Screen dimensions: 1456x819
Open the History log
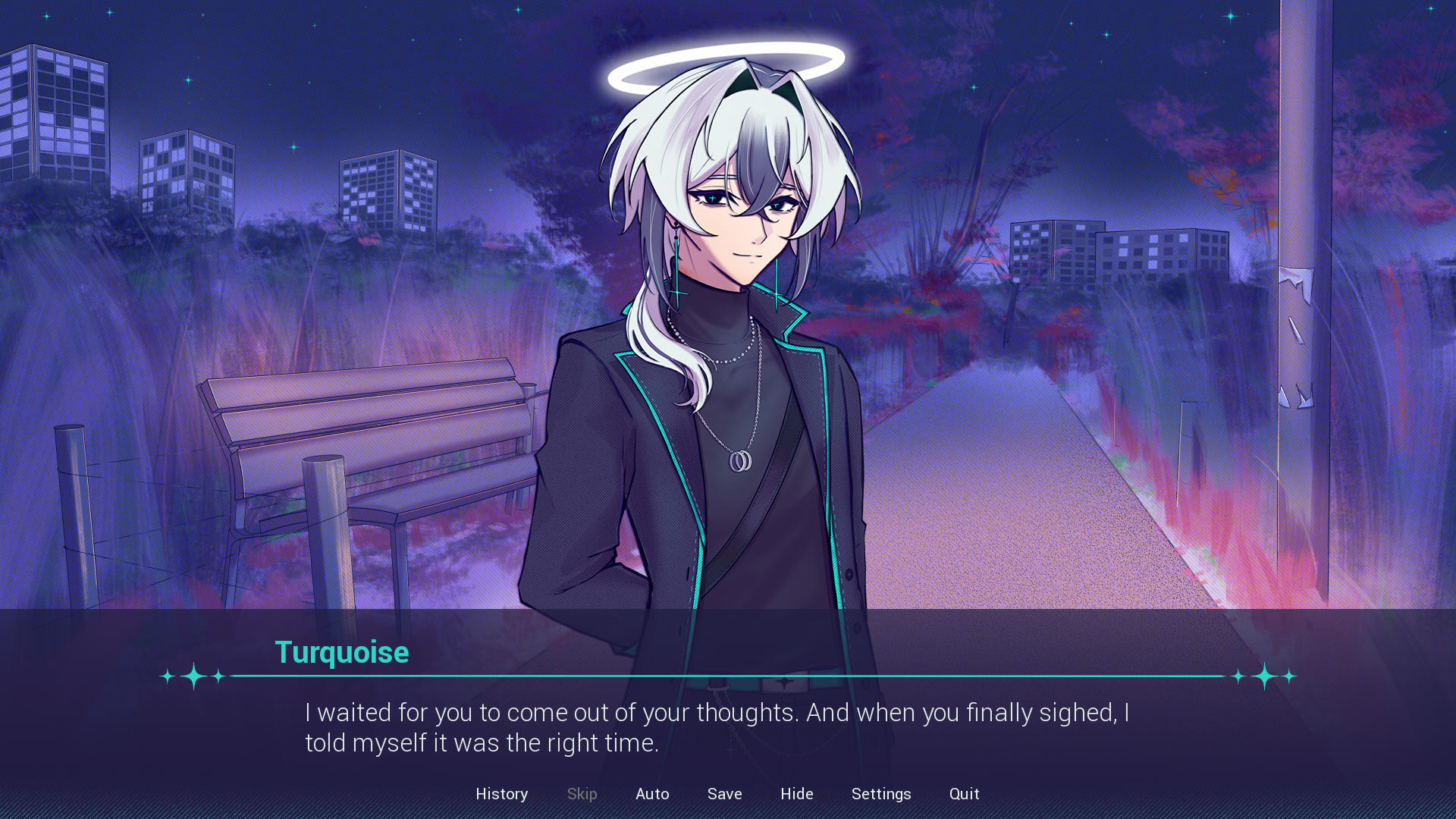coord(501,793)
